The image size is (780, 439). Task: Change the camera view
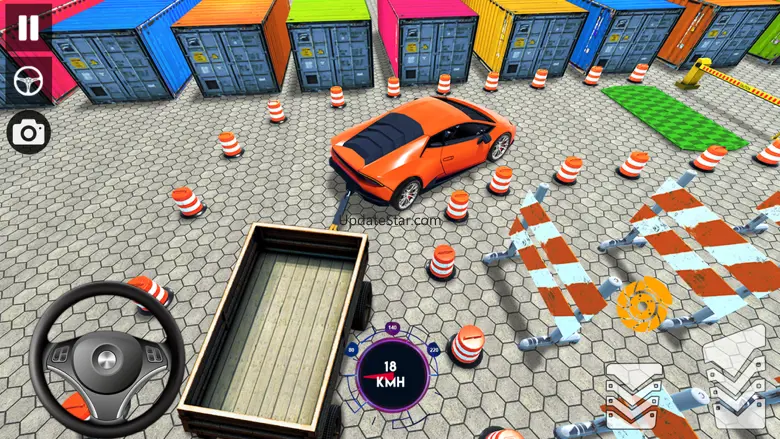(x=28, y=131)
